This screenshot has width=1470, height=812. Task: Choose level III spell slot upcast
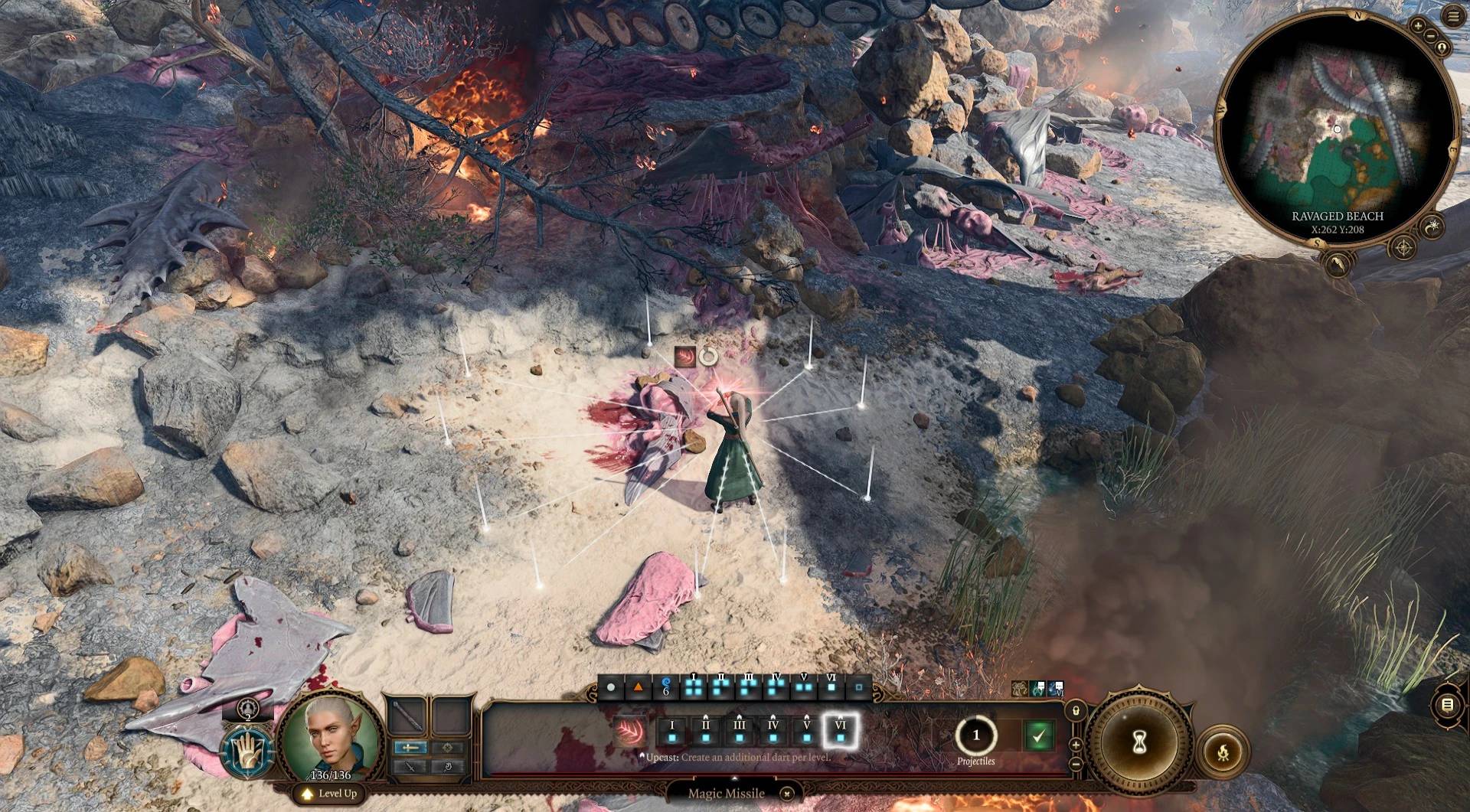coord(739,732)
